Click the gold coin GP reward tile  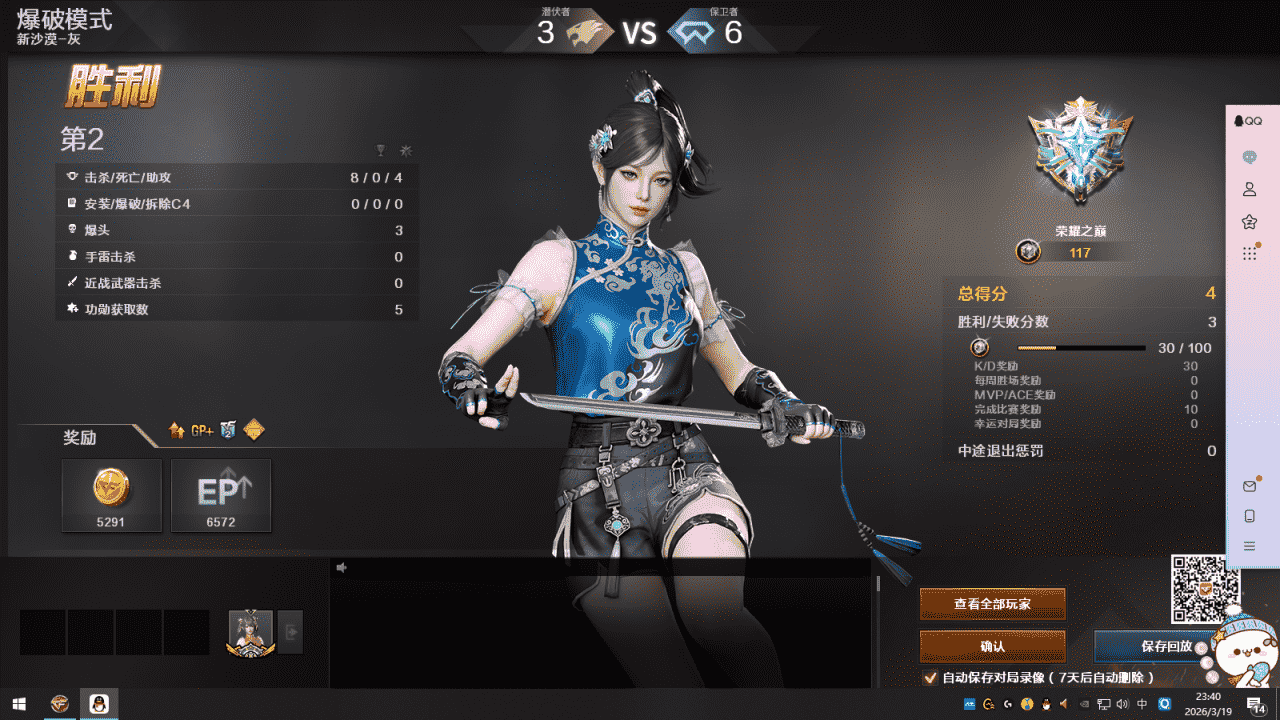click(x=111, y=495)
